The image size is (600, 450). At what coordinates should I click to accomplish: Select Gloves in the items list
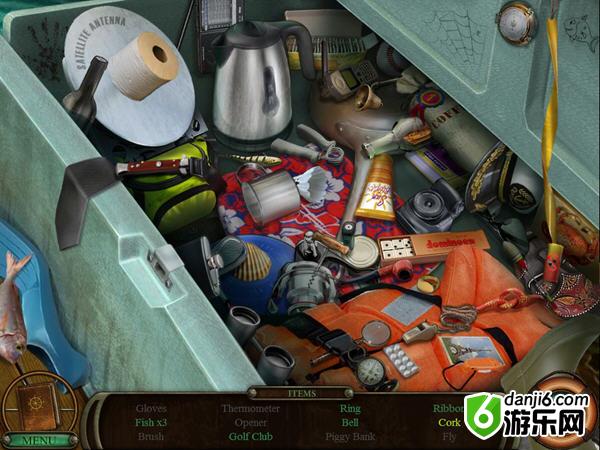pos(152,408)
